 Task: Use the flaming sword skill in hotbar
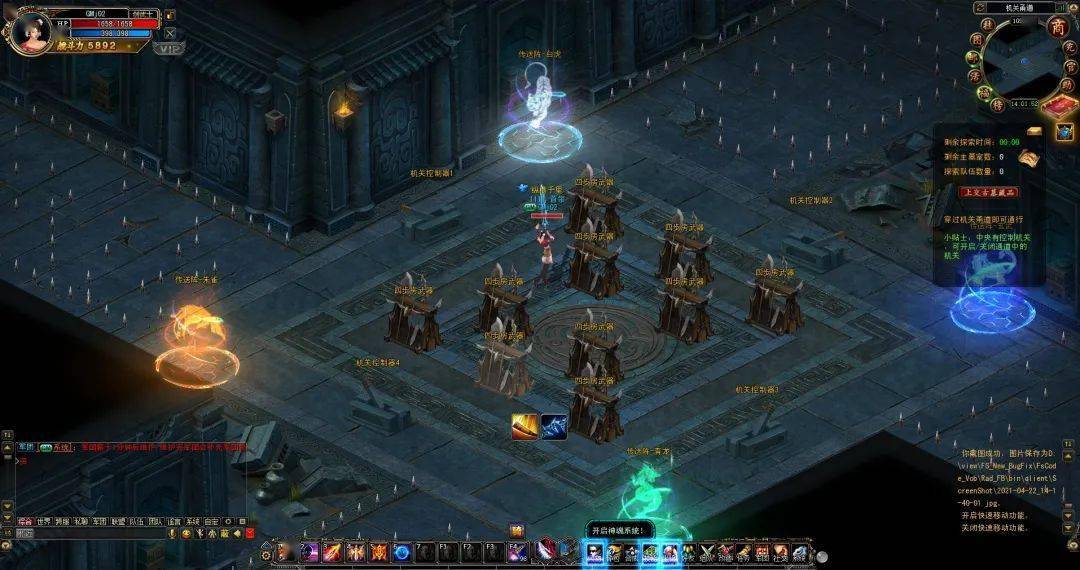[332, 552]
